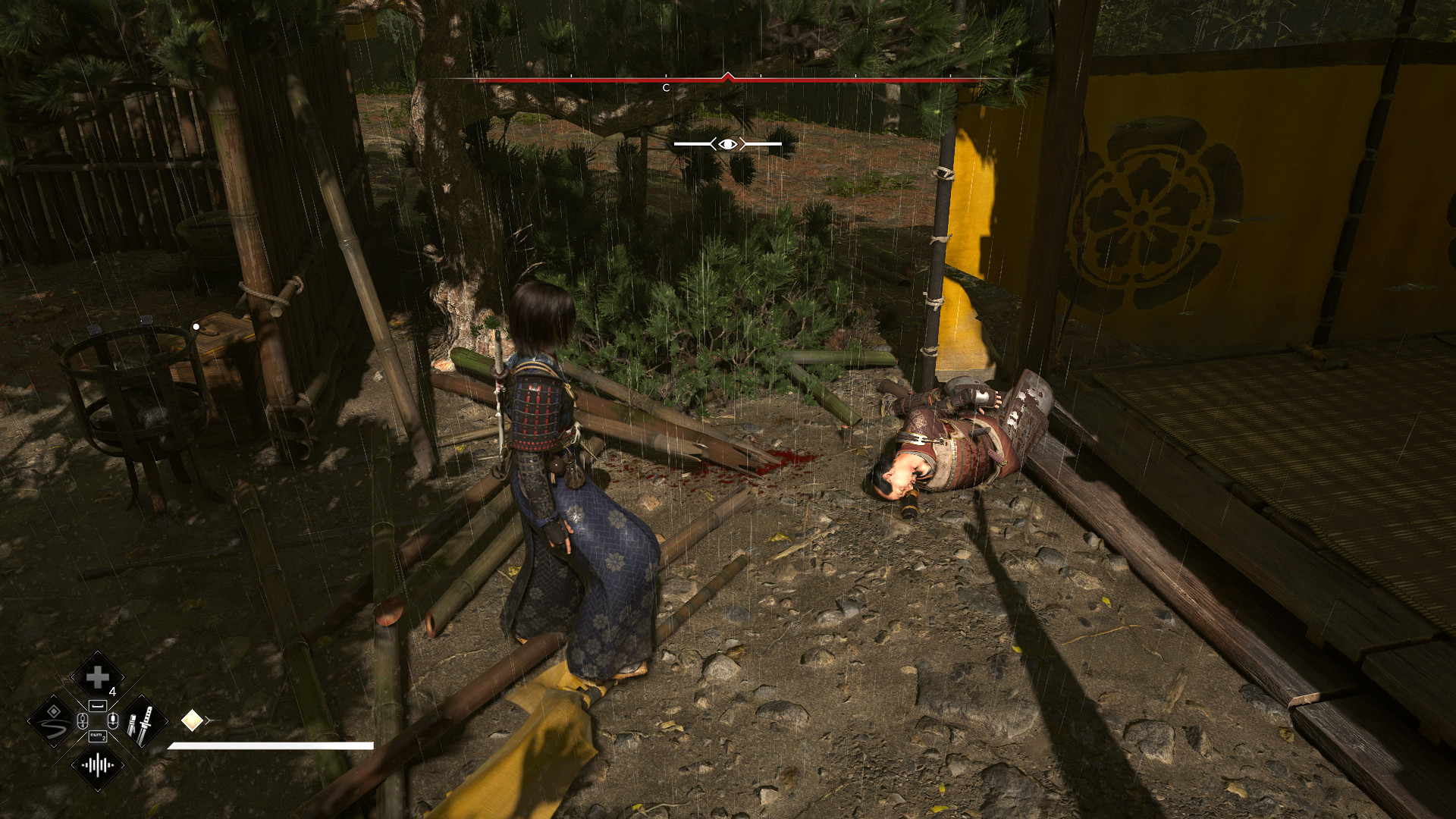The width and height of the screenshot is (1456, 819).
Task: Select the winding path diamond slot
Action: point(53,721)
